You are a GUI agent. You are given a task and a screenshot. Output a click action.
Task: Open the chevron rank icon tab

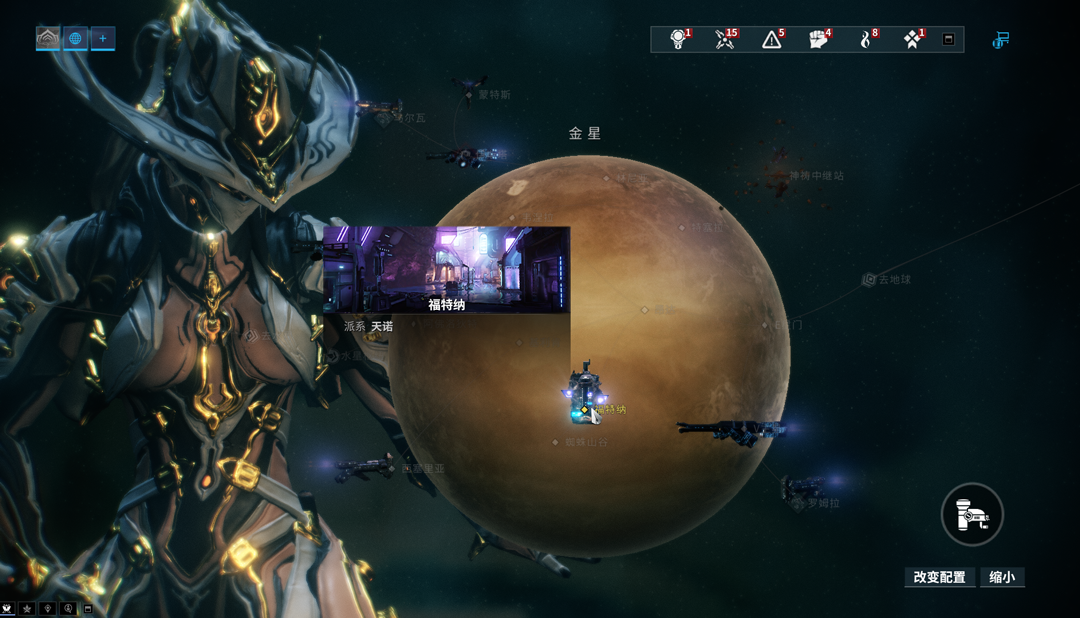click(x=913, y=39)
